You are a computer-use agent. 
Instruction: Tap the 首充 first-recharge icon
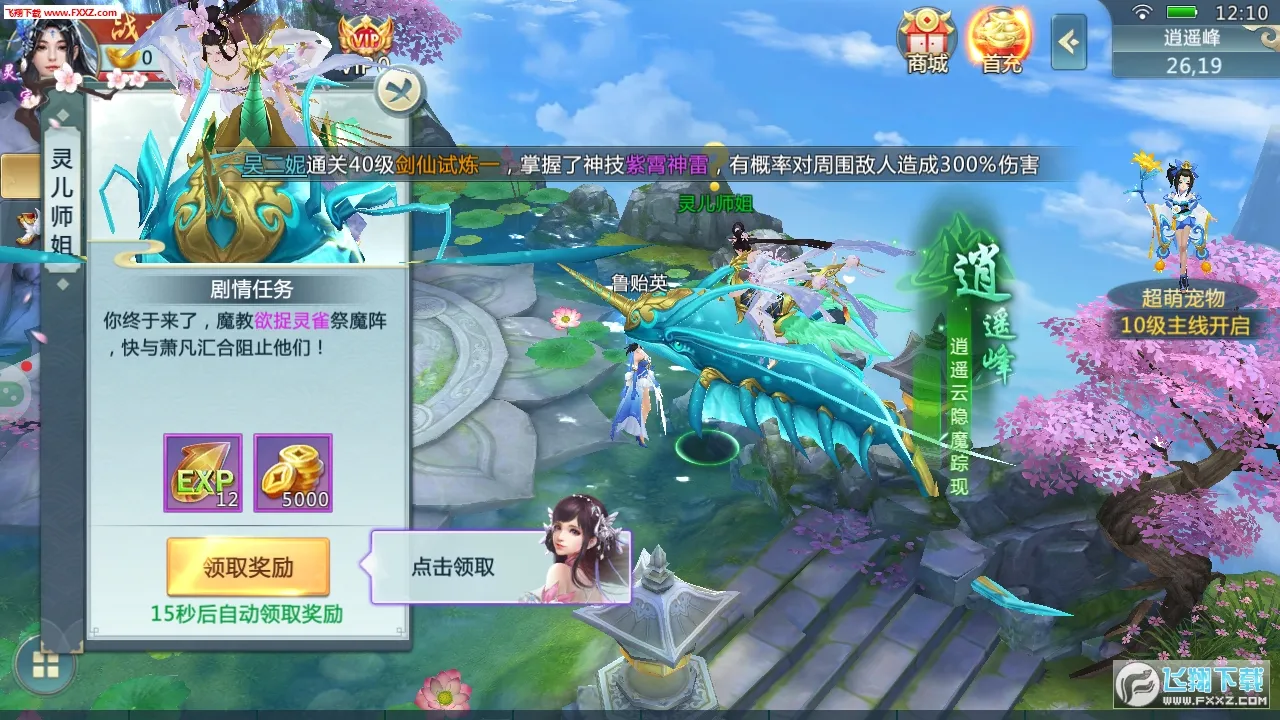1000,40
